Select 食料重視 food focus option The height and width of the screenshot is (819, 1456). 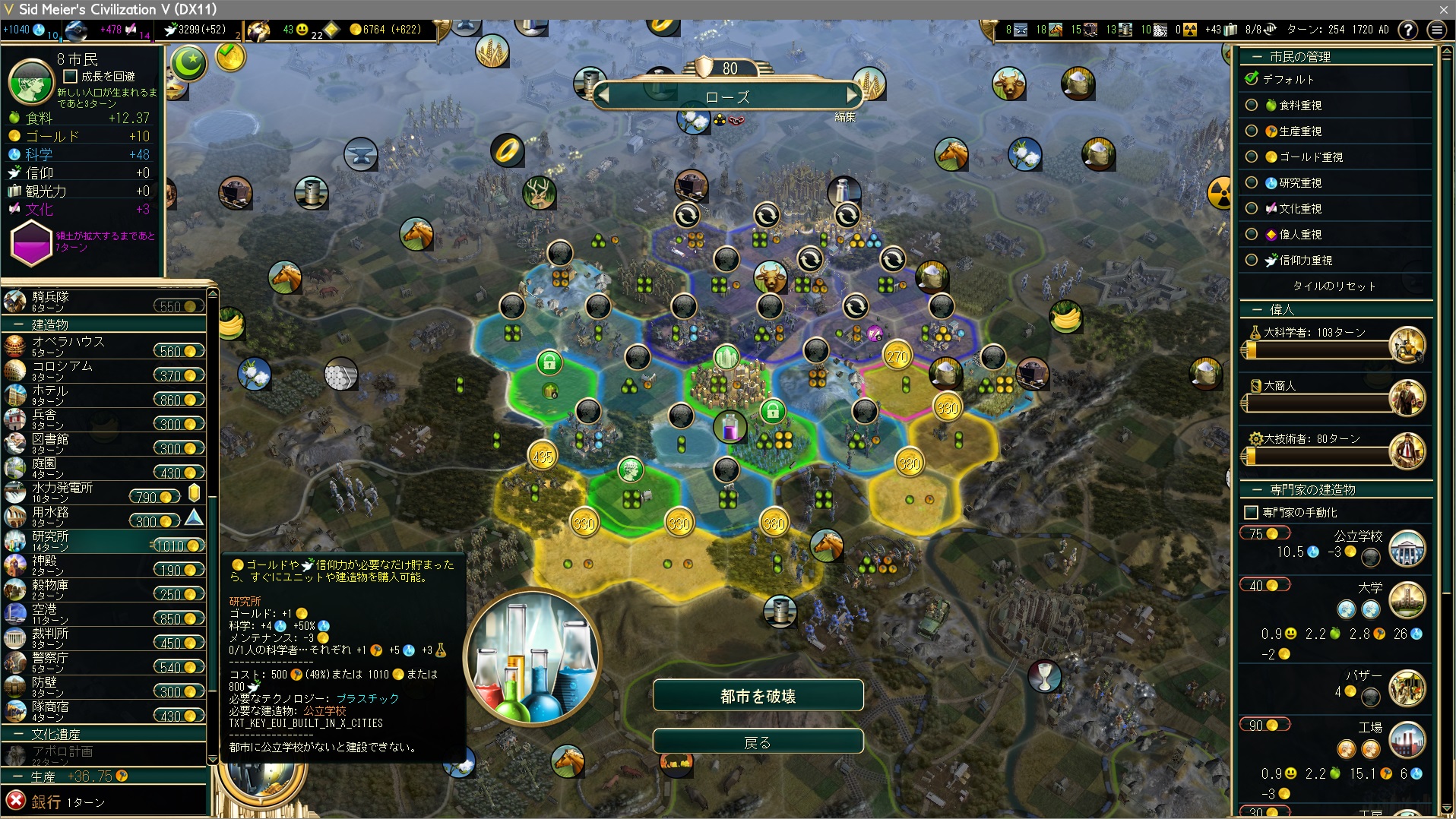(x=1252, y=106)
